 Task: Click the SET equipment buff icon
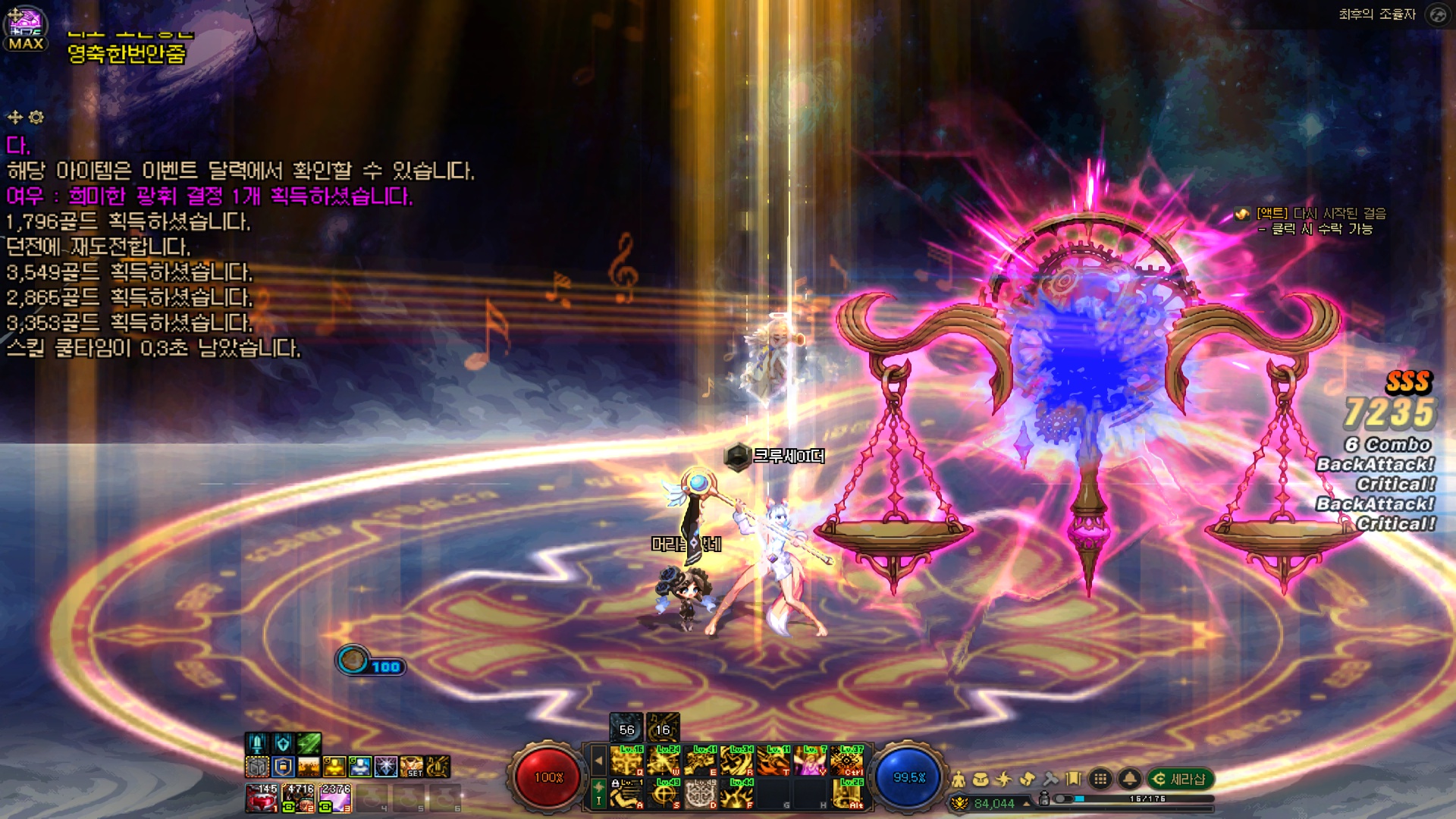click(411, 767)
